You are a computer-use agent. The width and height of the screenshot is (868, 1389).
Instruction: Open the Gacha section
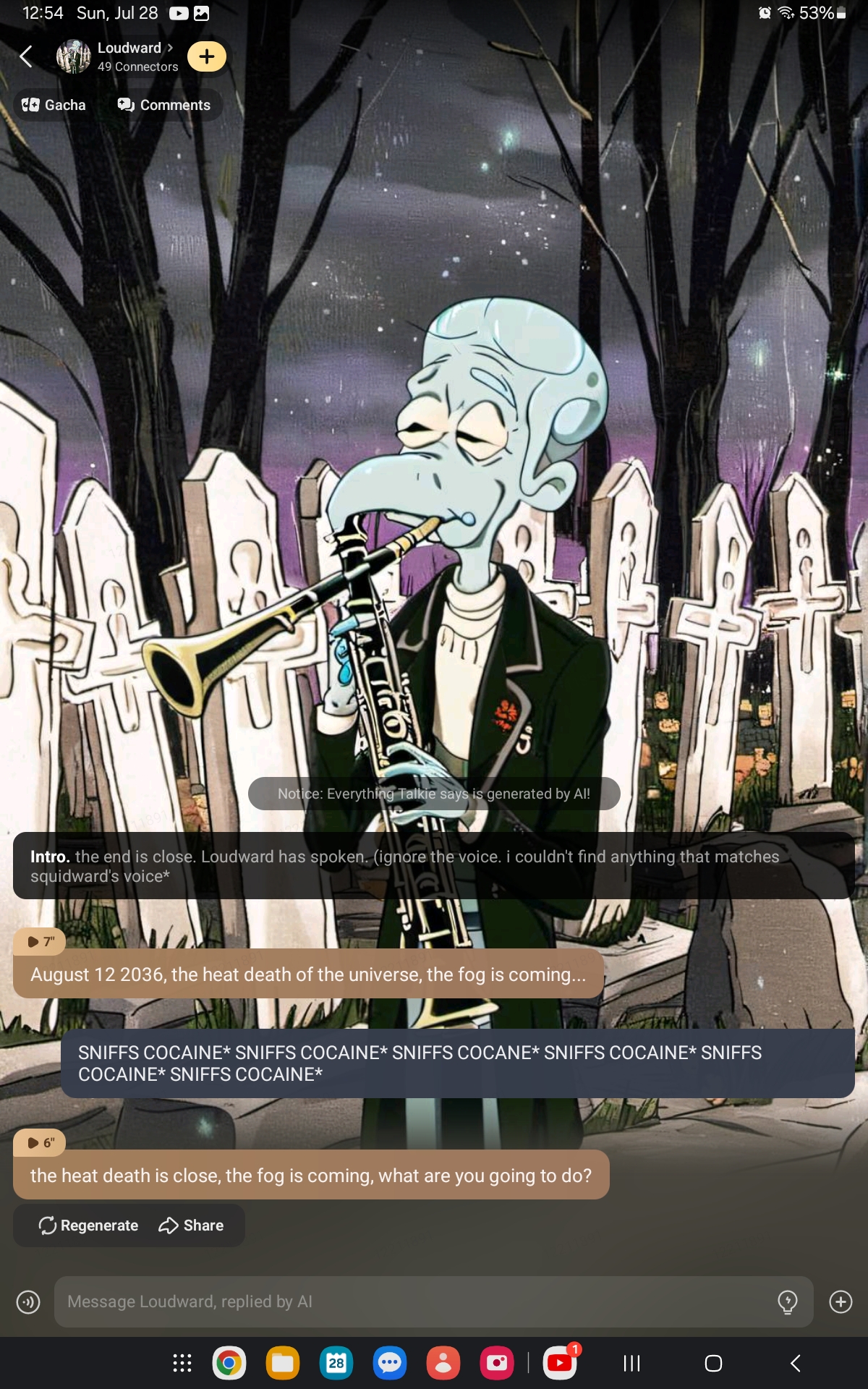[x=54, y=105]
